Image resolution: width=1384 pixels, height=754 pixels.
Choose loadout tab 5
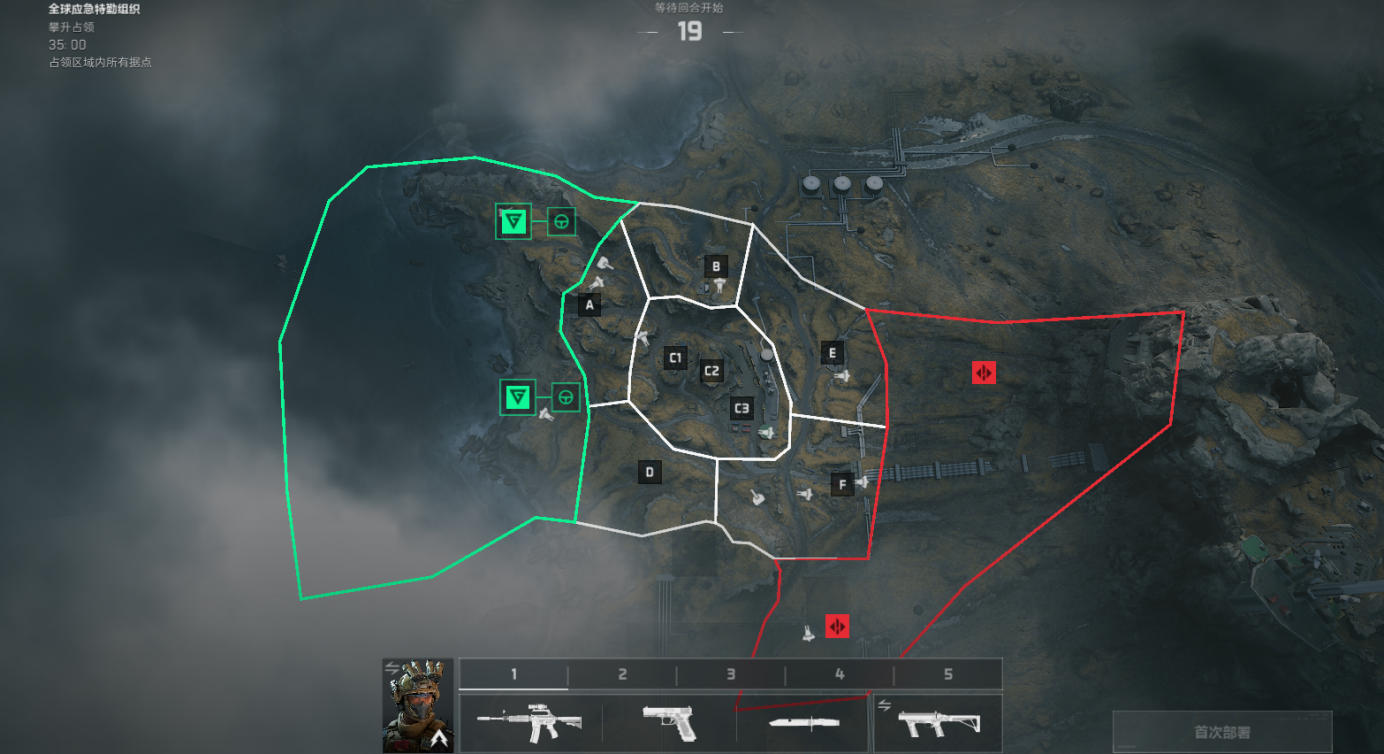coord(948,674)
